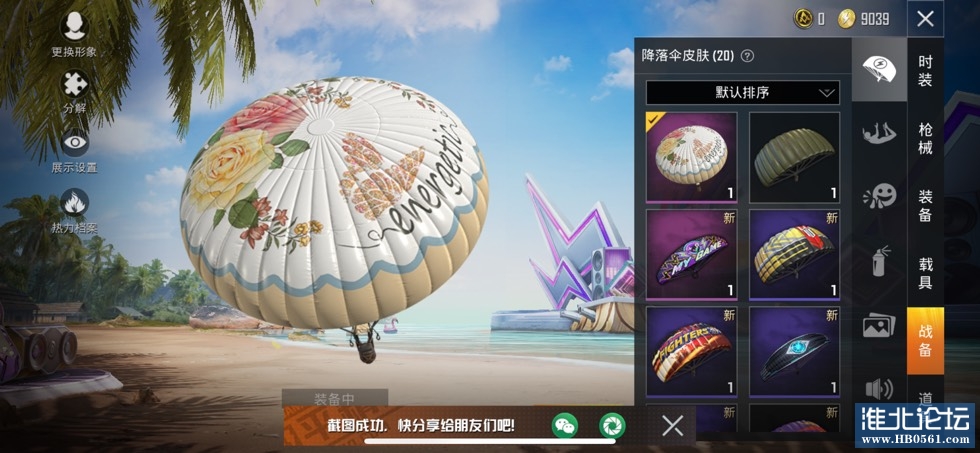The image size is (980, 453).
Task: Pick the yellow plaid parachute skin
Action: pyautogui.click(x=794, y=254)
